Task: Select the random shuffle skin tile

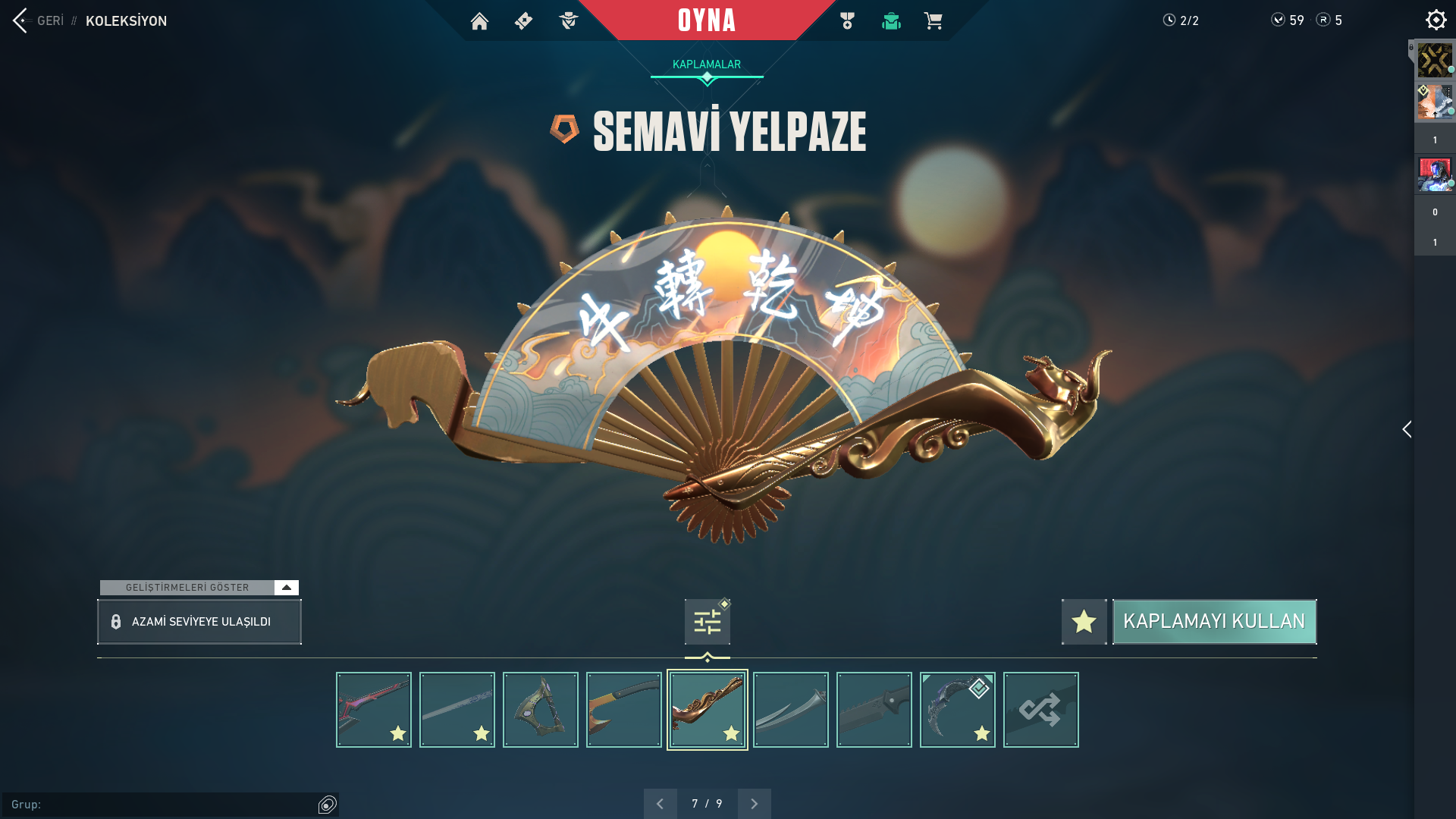Action: [1041, 710]
